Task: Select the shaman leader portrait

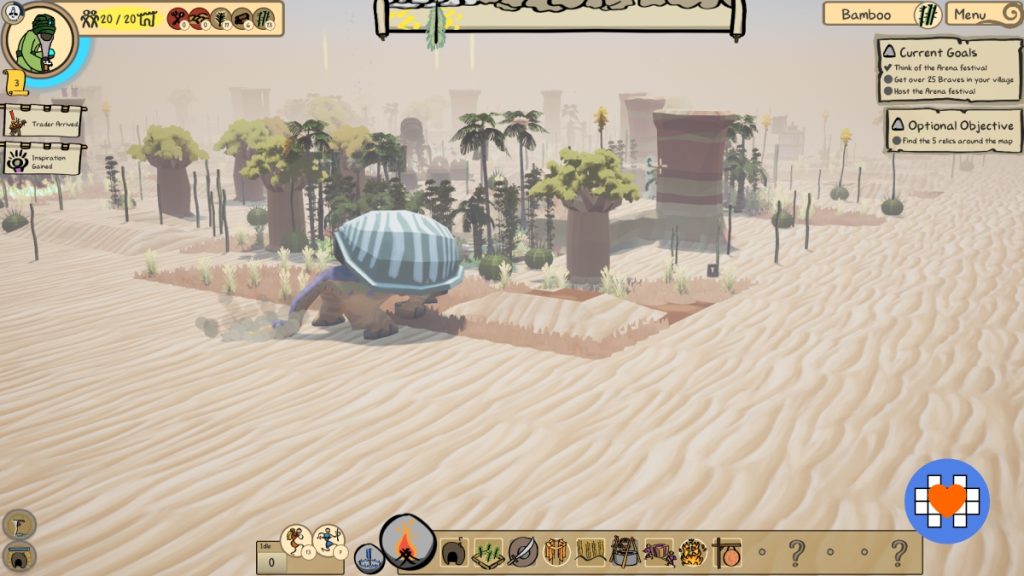Action: point(41,38)
